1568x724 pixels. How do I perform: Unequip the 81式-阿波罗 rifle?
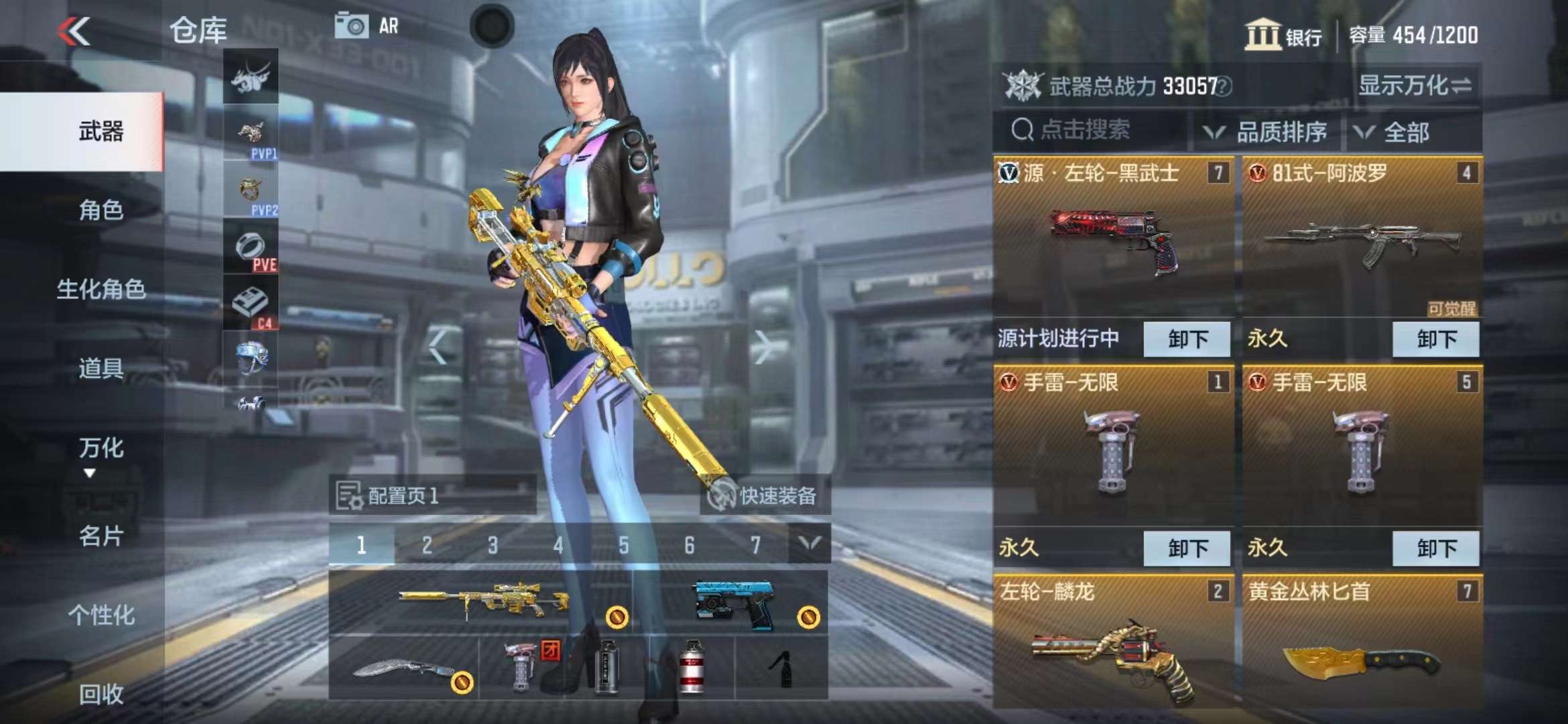click(x=1435, y=339)
